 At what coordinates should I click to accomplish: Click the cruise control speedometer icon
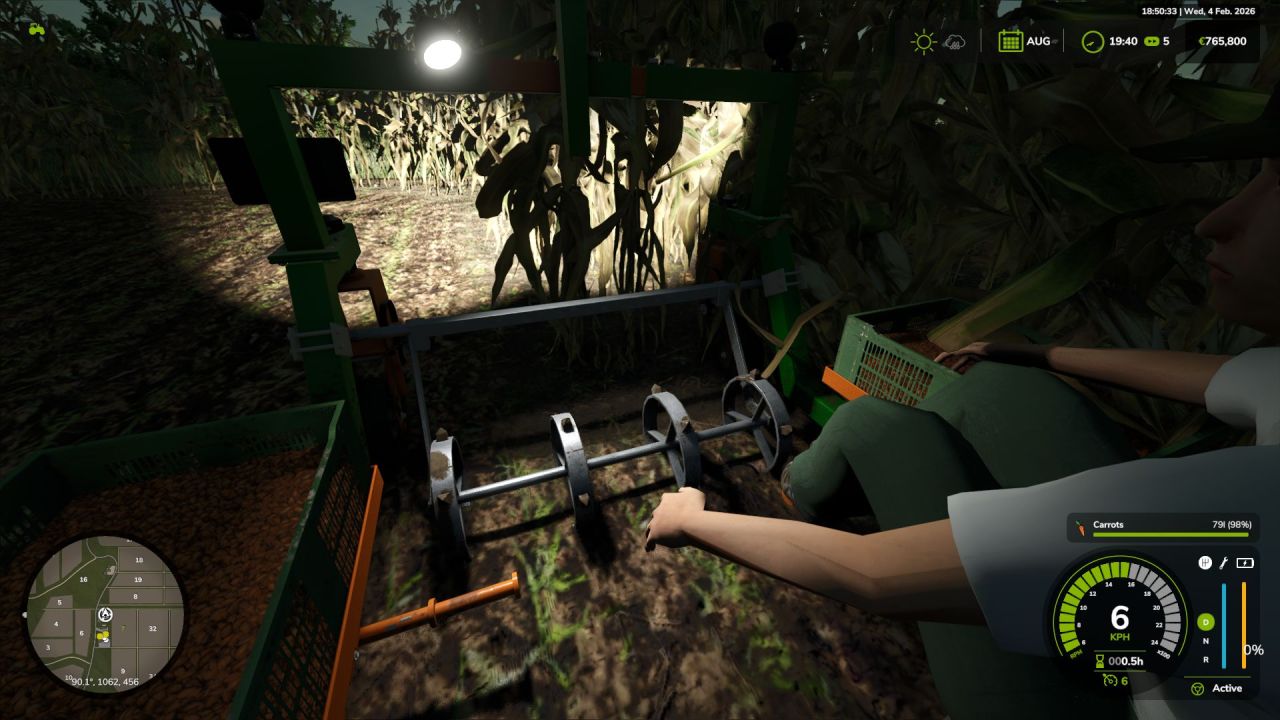1110,680
